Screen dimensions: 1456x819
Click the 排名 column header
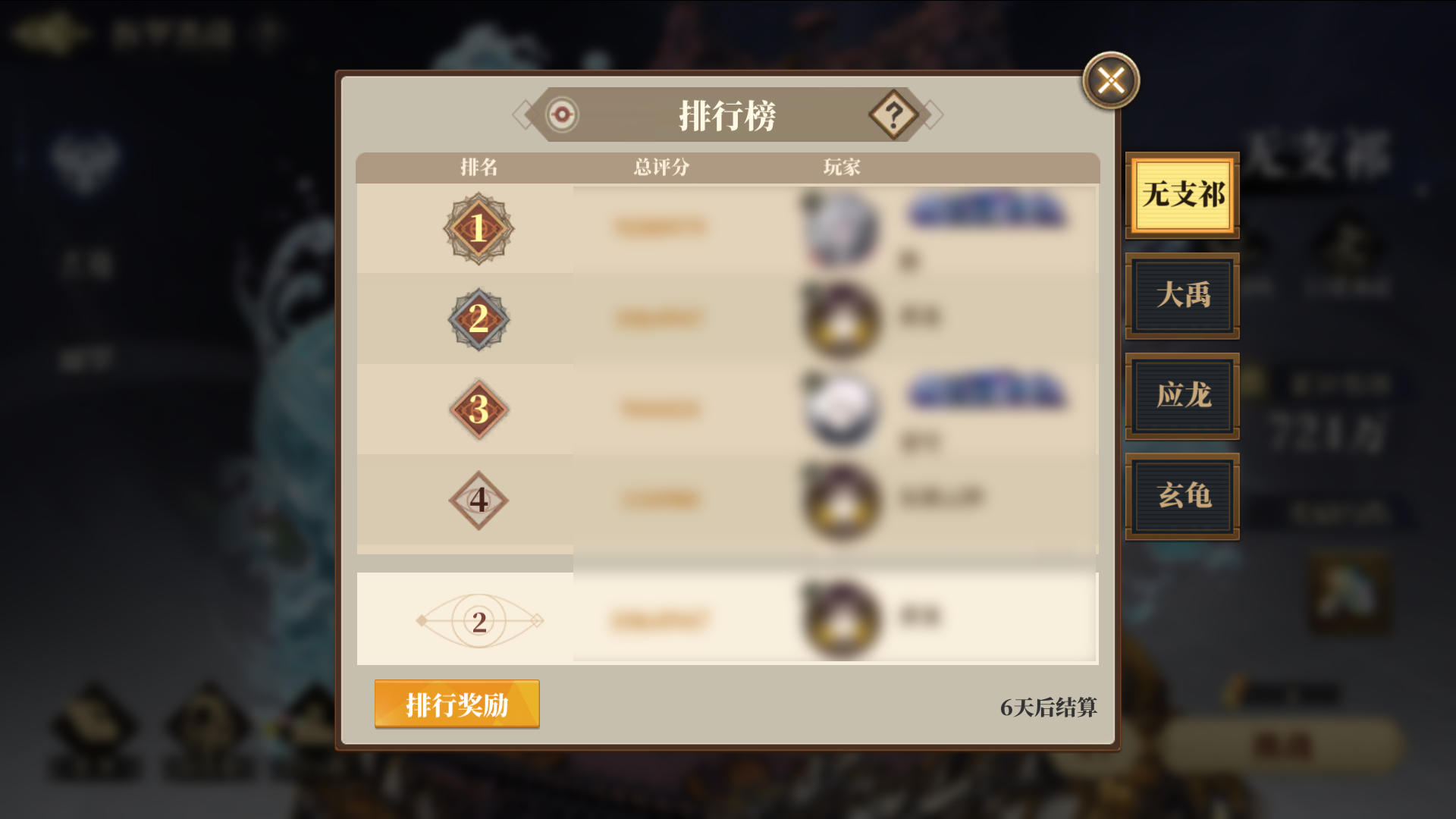tap(481, 168)
